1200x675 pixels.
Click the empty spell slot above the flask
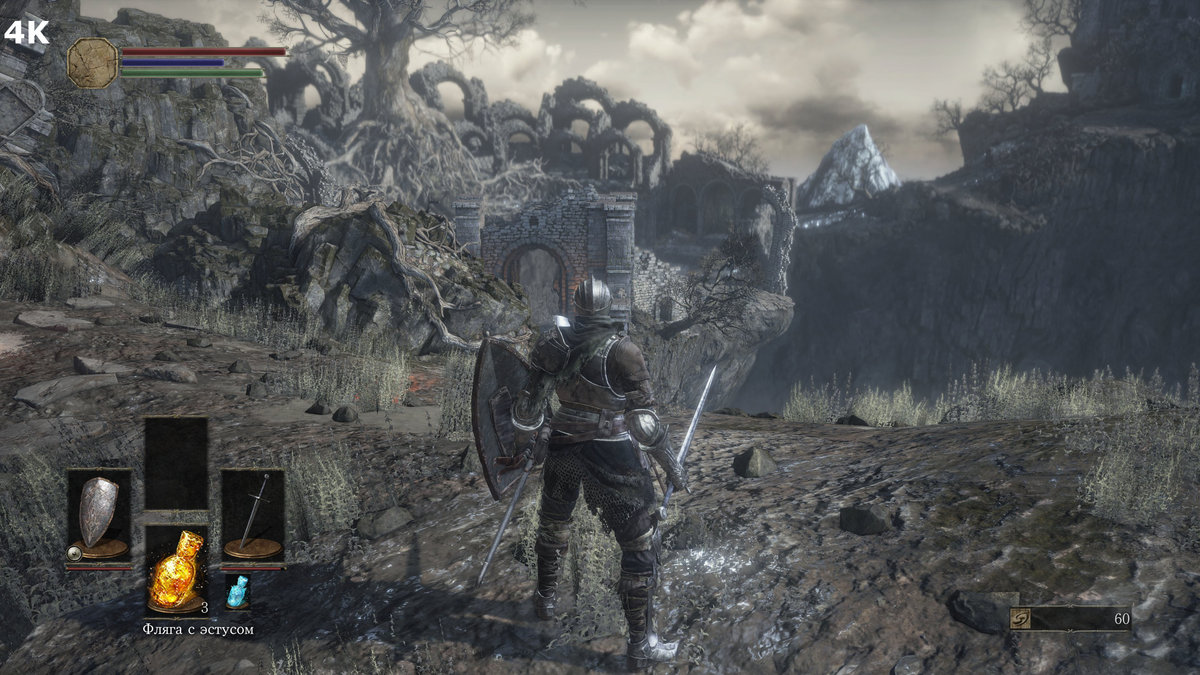click(176, 464)
